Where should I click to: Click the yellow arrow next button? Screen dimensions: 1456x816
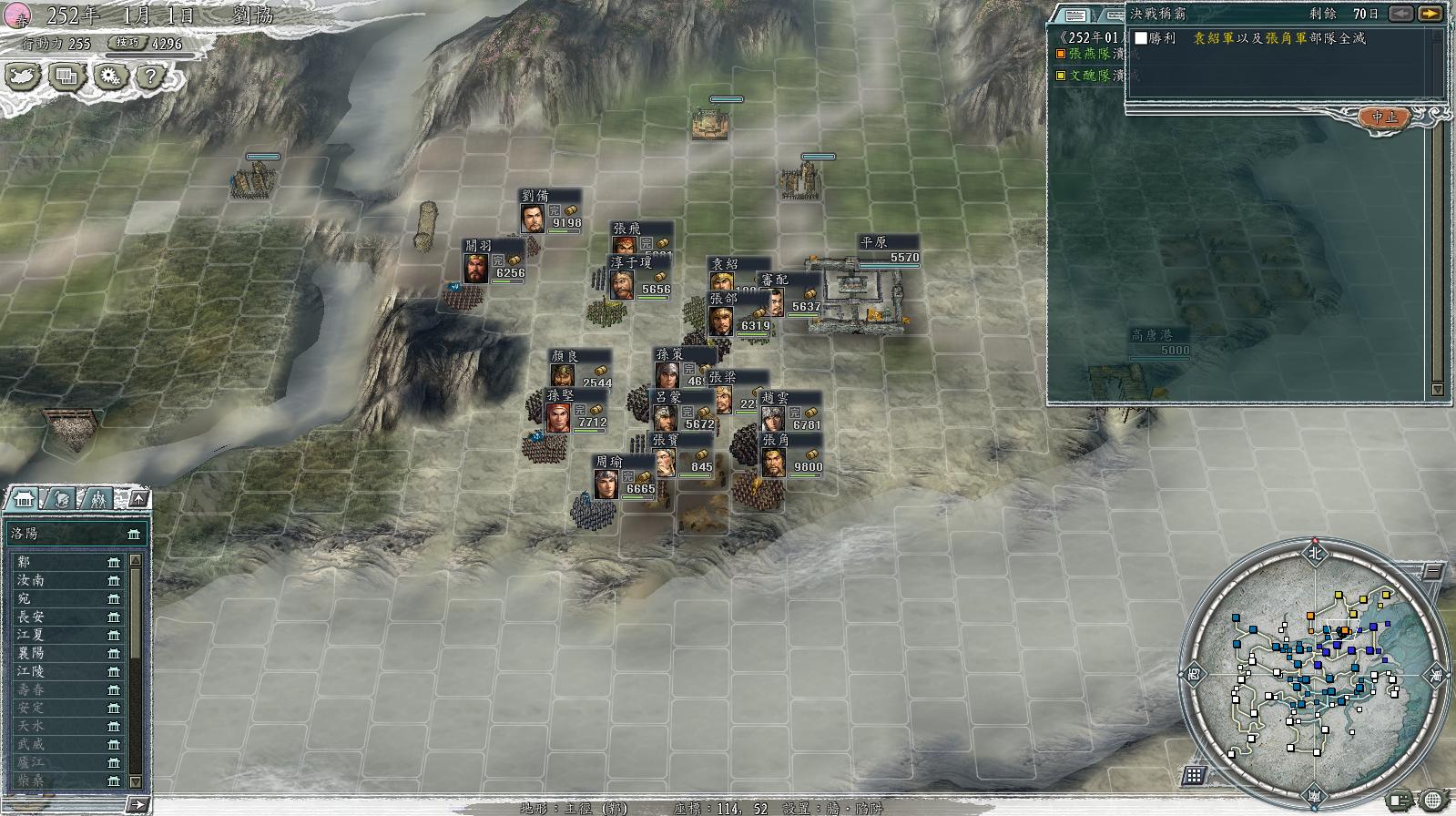(x=1431, y=14)
